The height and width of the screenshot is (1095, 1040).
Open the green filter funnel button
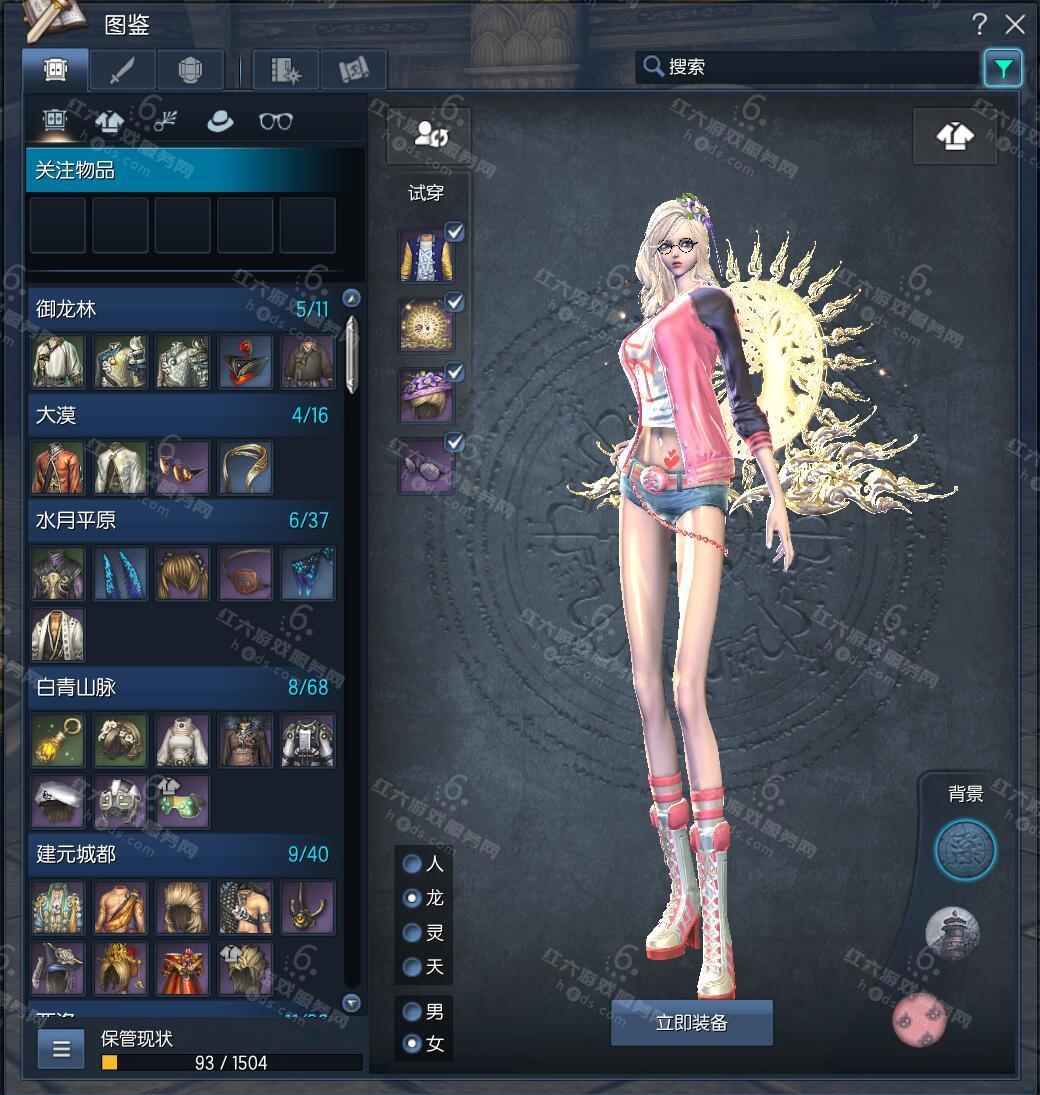1002,68
